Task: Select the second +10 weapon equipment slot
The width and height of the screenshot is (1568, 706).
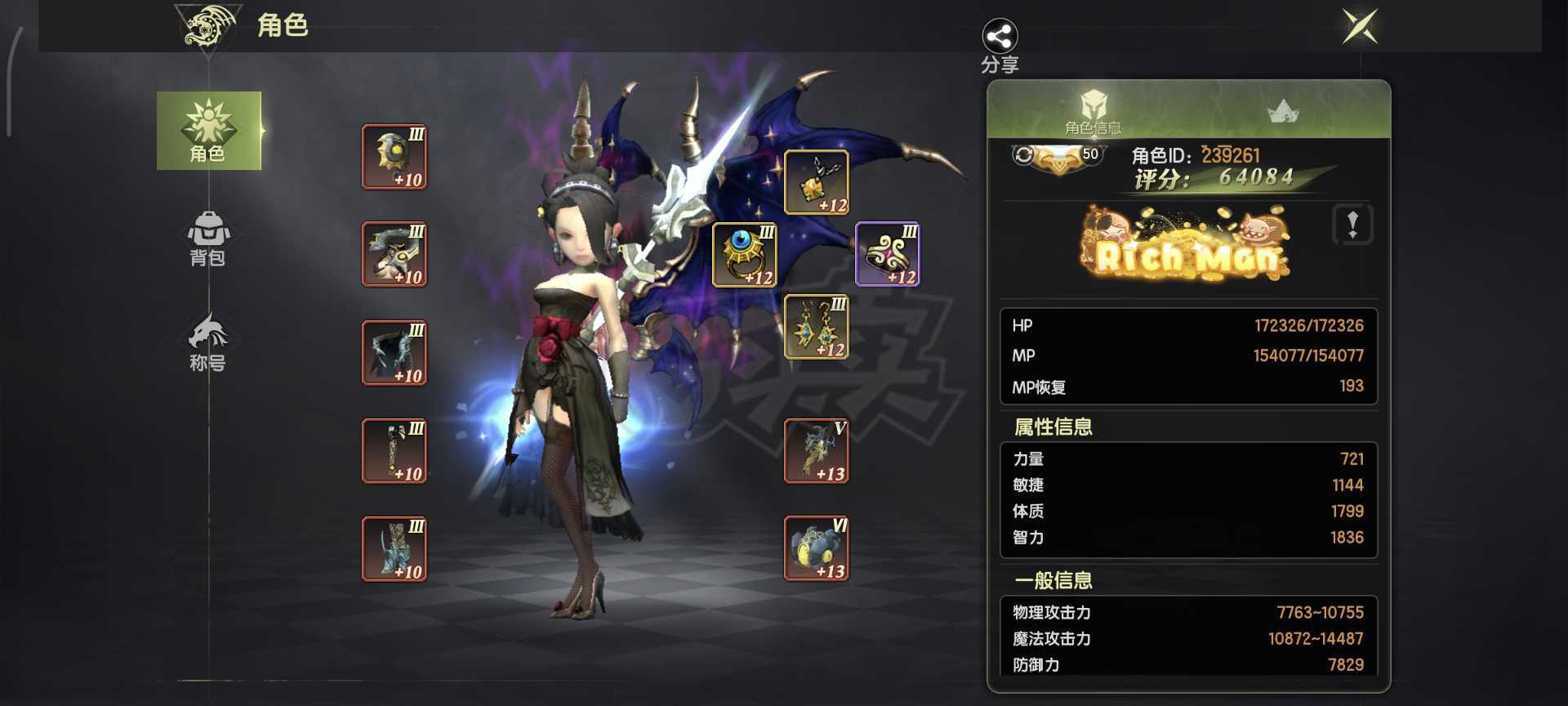Action: (x=394, y=255)
